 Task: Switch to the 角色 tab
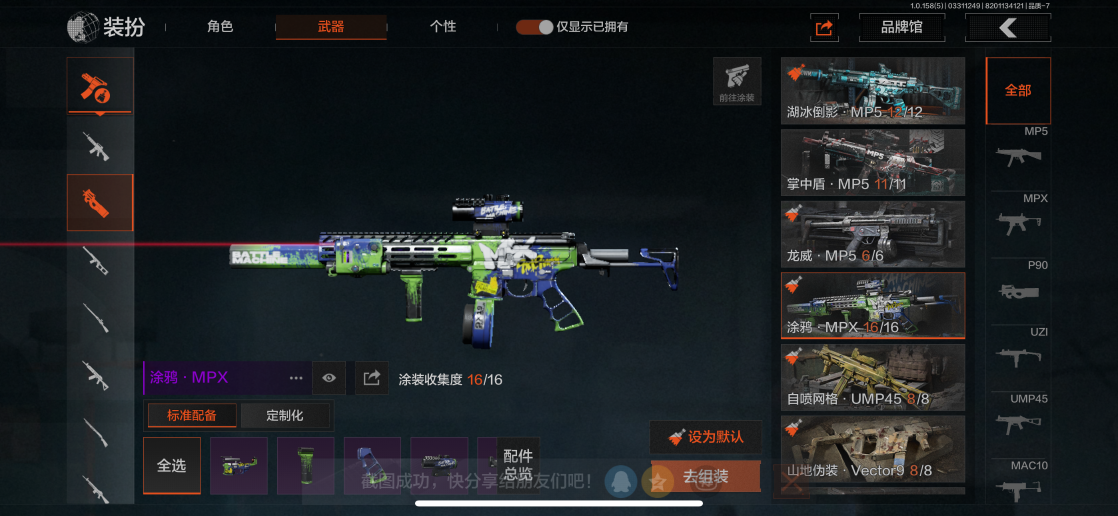click(x=220, y=27)
